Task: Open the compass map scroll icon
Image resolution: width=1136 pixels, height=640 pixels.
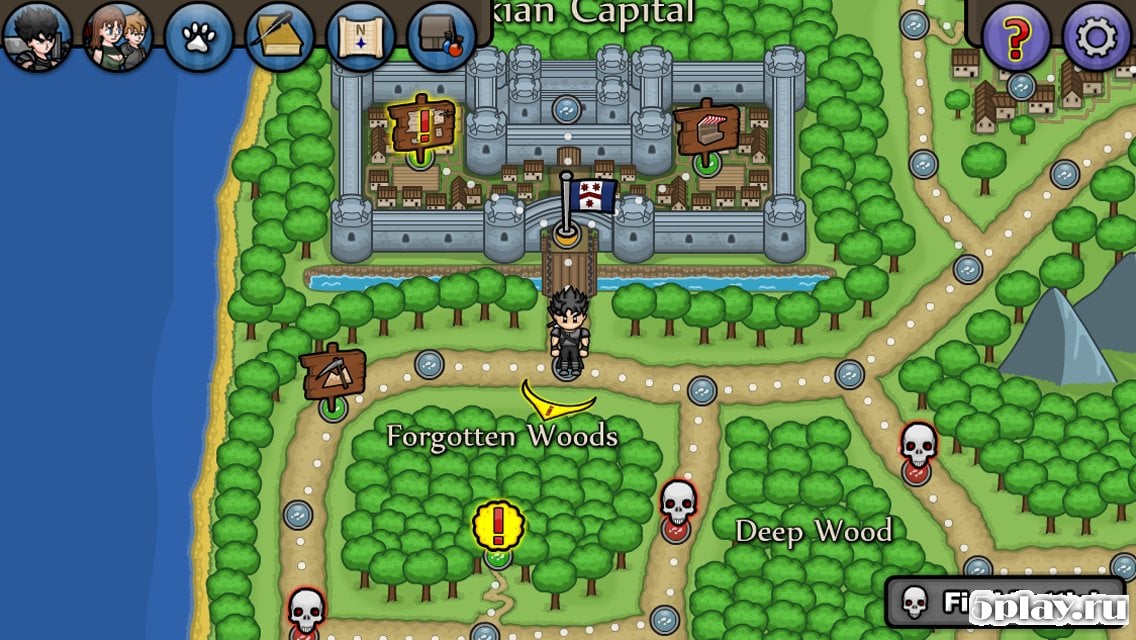Action: 361,37
